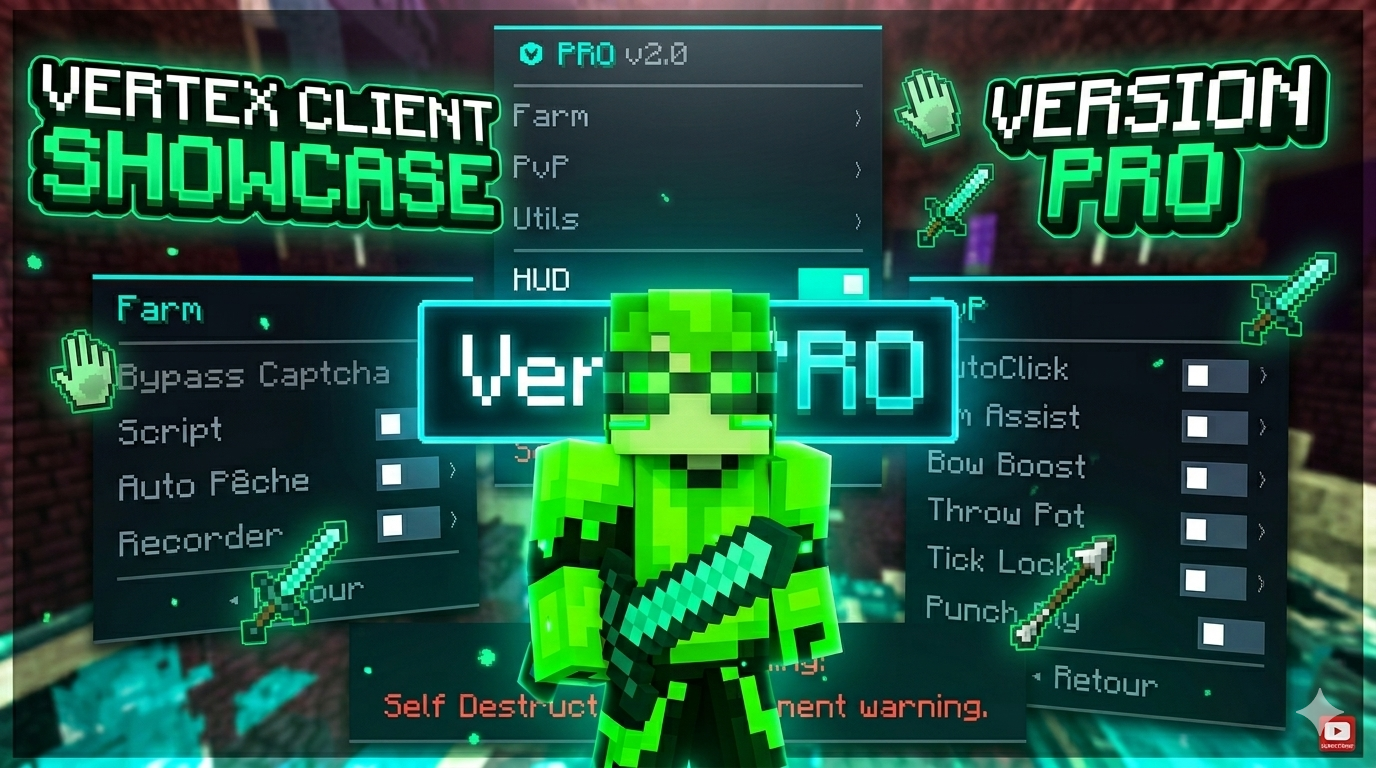Screen dimensions: 1376x768
Task: Select PvP in the PRO menu
Action: tap(540, 167)
